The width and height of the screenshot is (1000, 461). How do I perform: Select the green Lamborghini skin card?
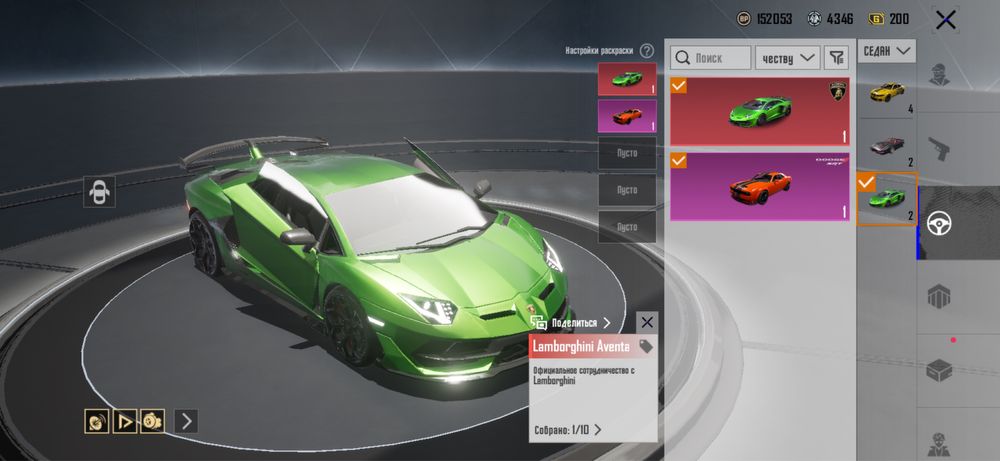[x=759, y=111]
